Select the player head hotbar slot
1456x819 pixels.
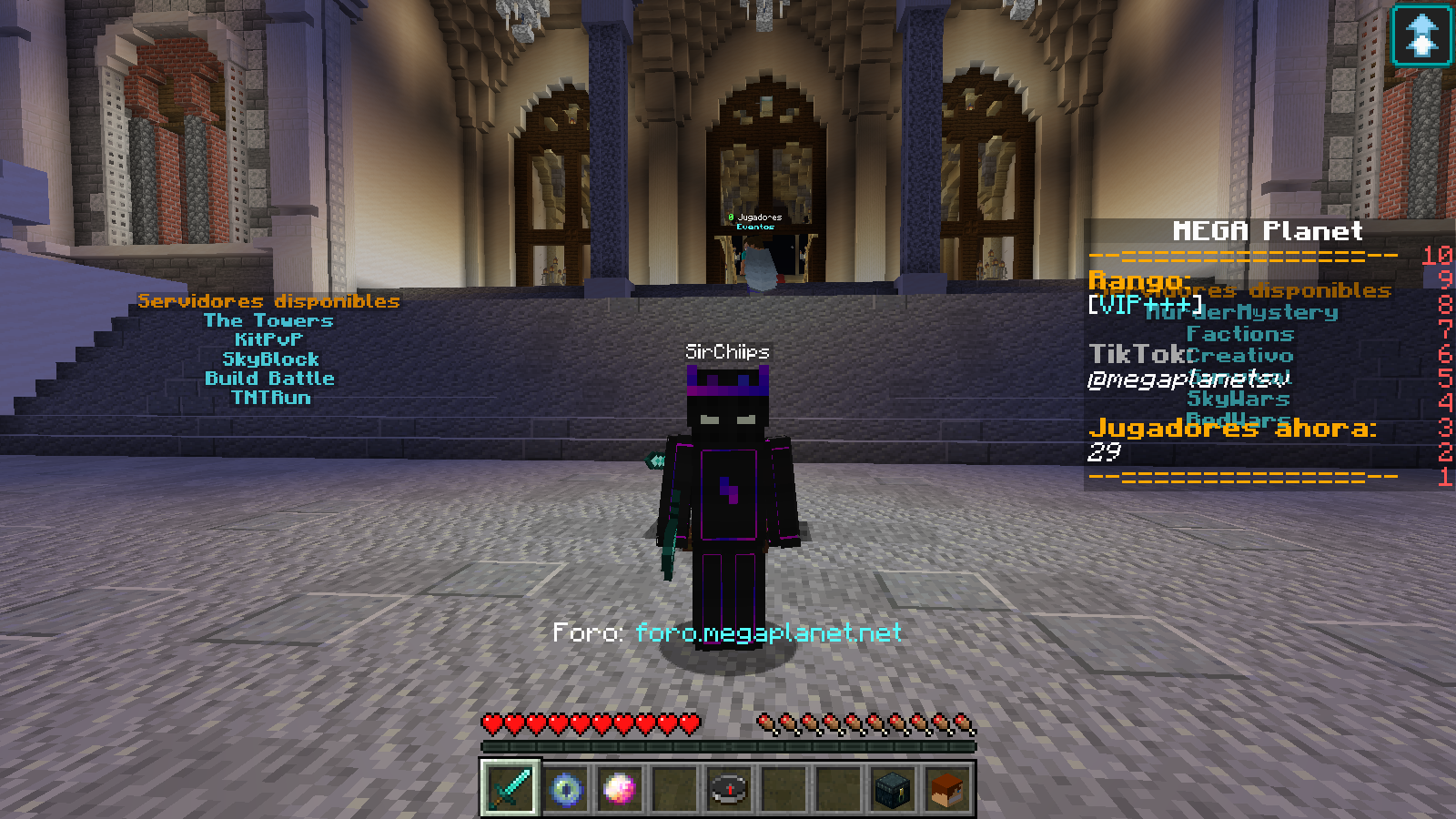947,788
